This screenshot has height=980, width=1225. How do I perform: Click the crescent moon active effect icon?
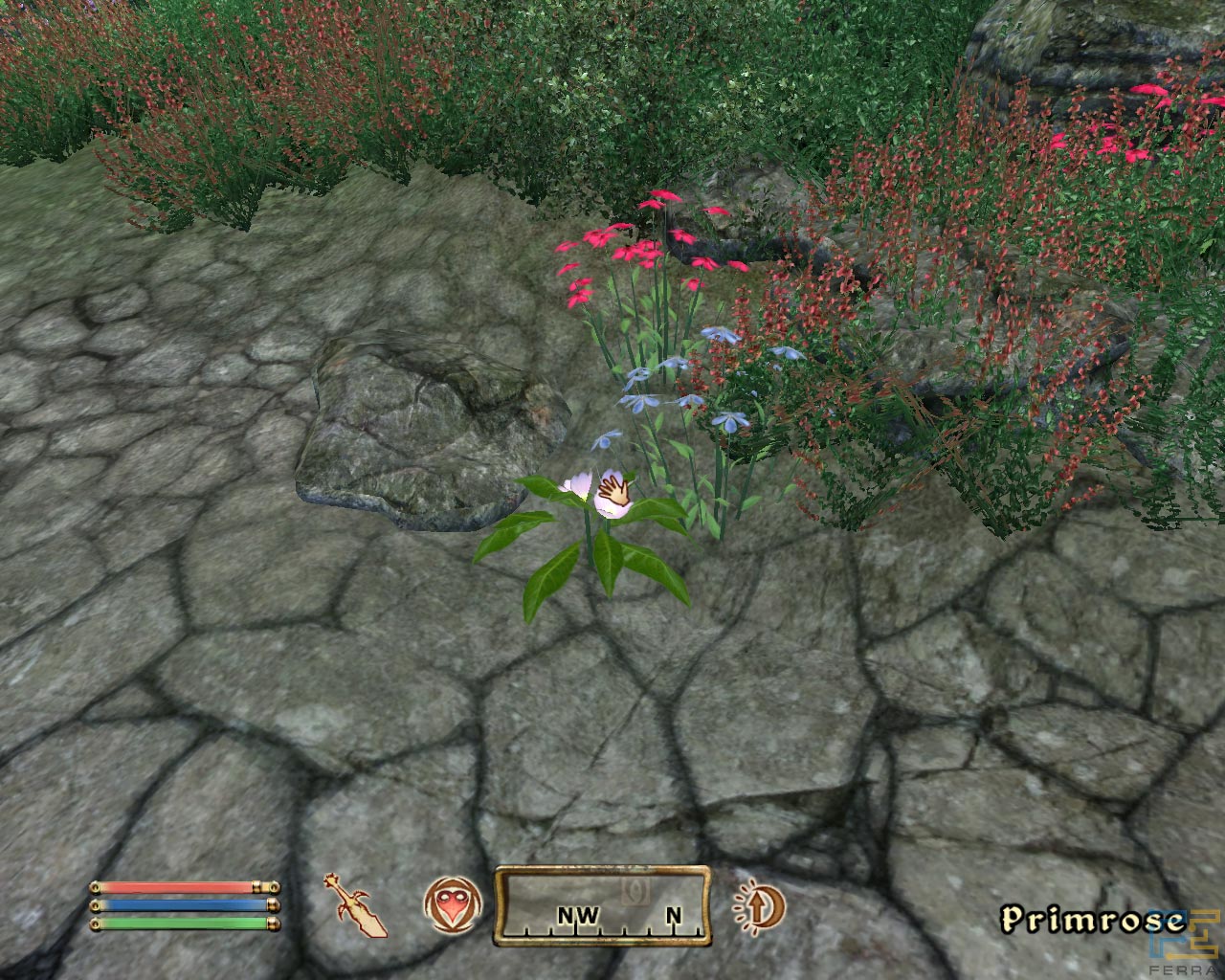pos(759,905)
